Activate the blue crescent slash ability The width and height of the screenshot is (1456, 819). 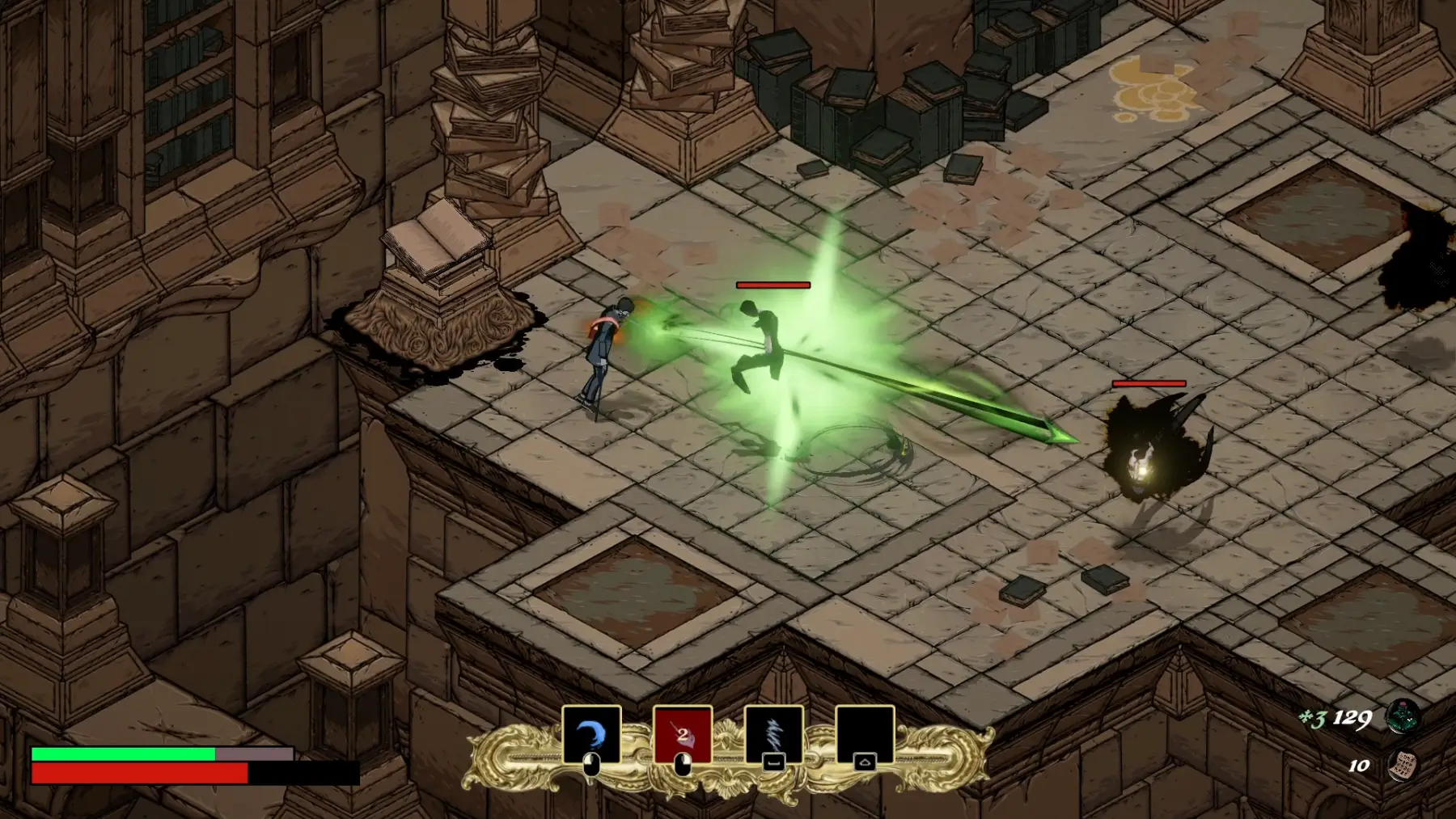coord(591,733)
